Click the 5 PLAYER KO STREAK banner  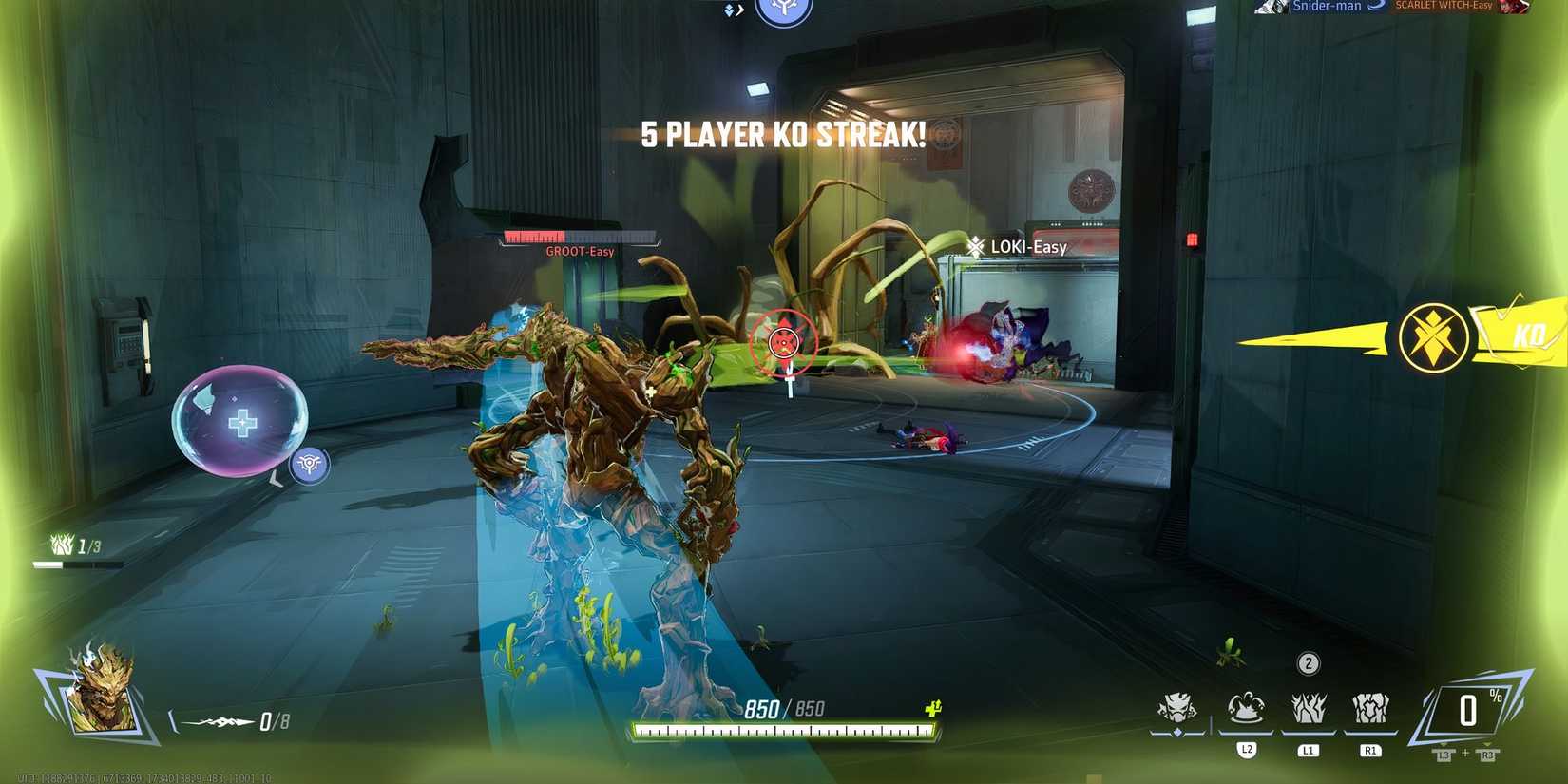click(x=782, y=135)
